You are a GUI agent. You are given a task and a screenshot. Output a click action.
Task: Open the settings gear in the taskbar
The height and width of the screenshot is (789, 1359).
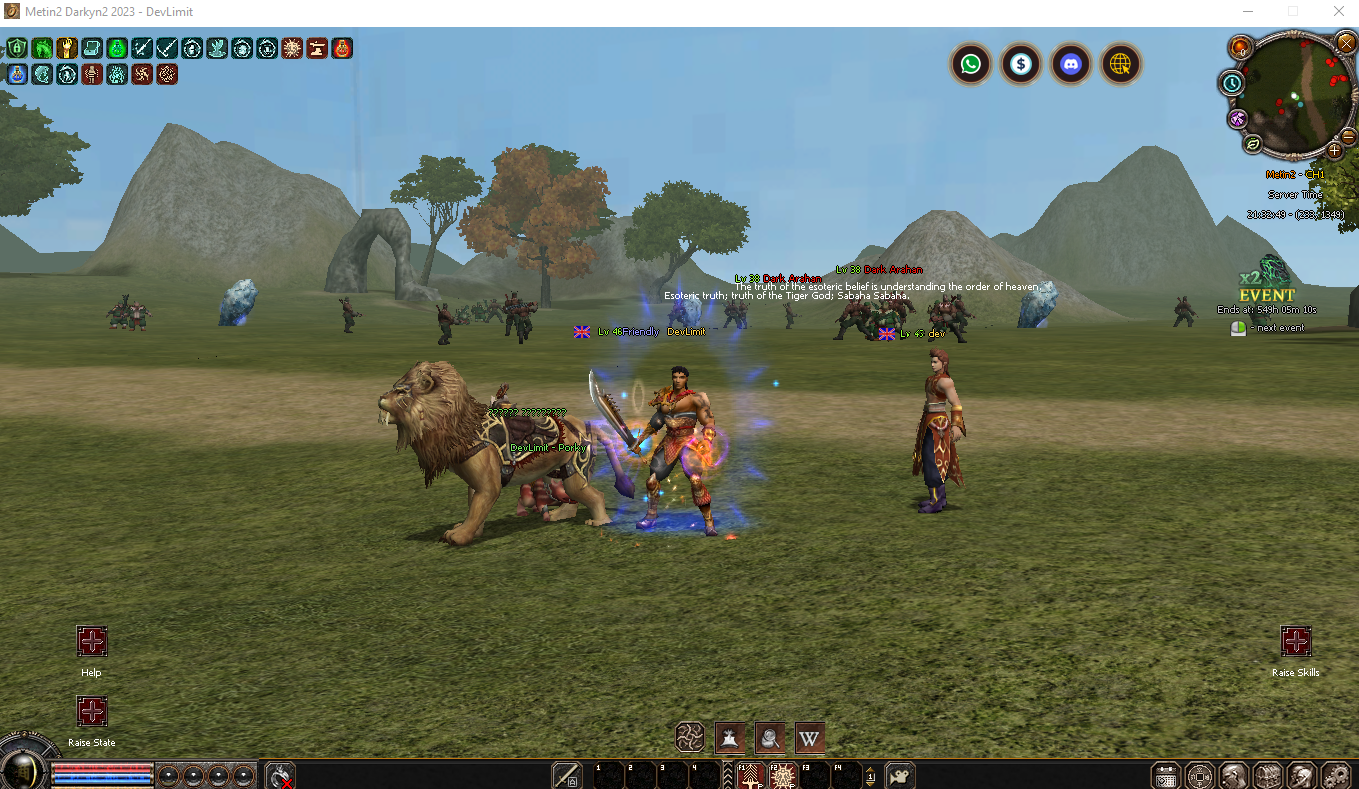tap(1336, 775)
